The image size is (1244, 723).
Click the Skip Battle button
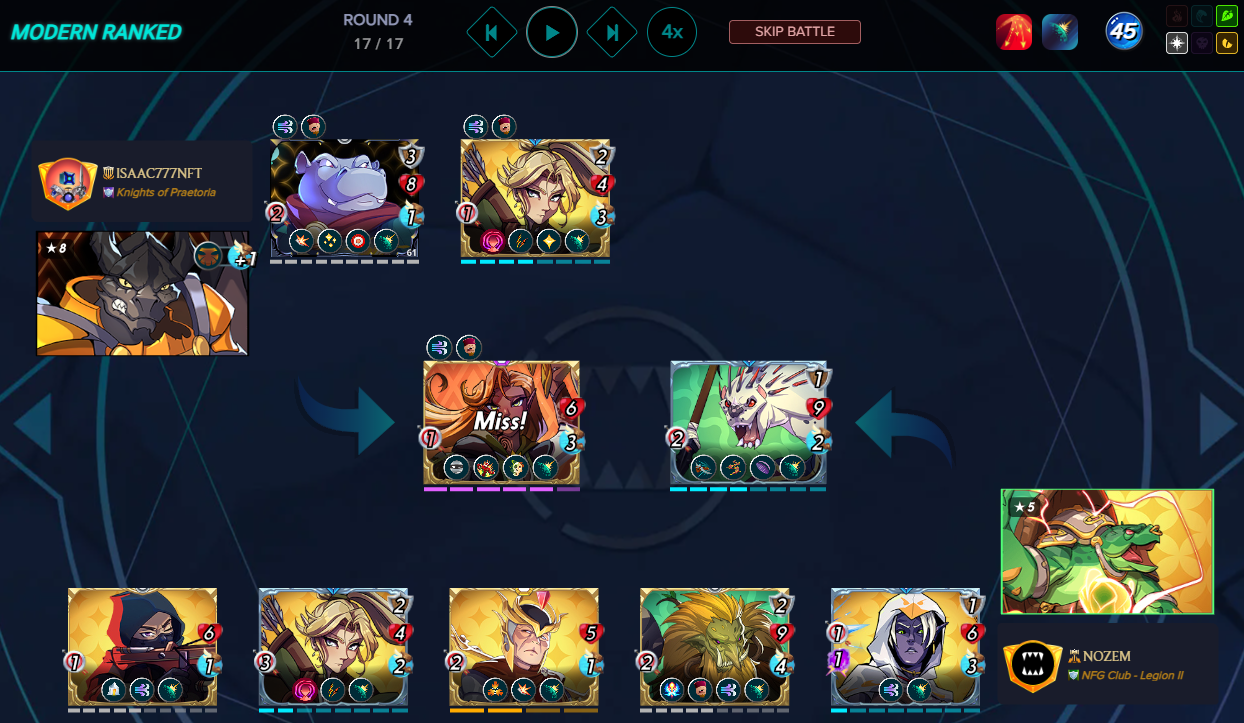click(x=795, y=32)
